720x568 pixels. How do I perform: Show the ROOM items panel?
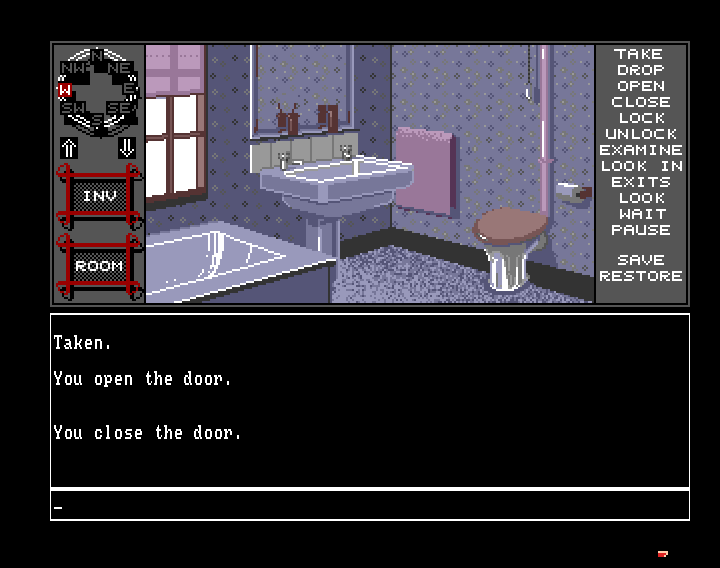coord(98,266)
